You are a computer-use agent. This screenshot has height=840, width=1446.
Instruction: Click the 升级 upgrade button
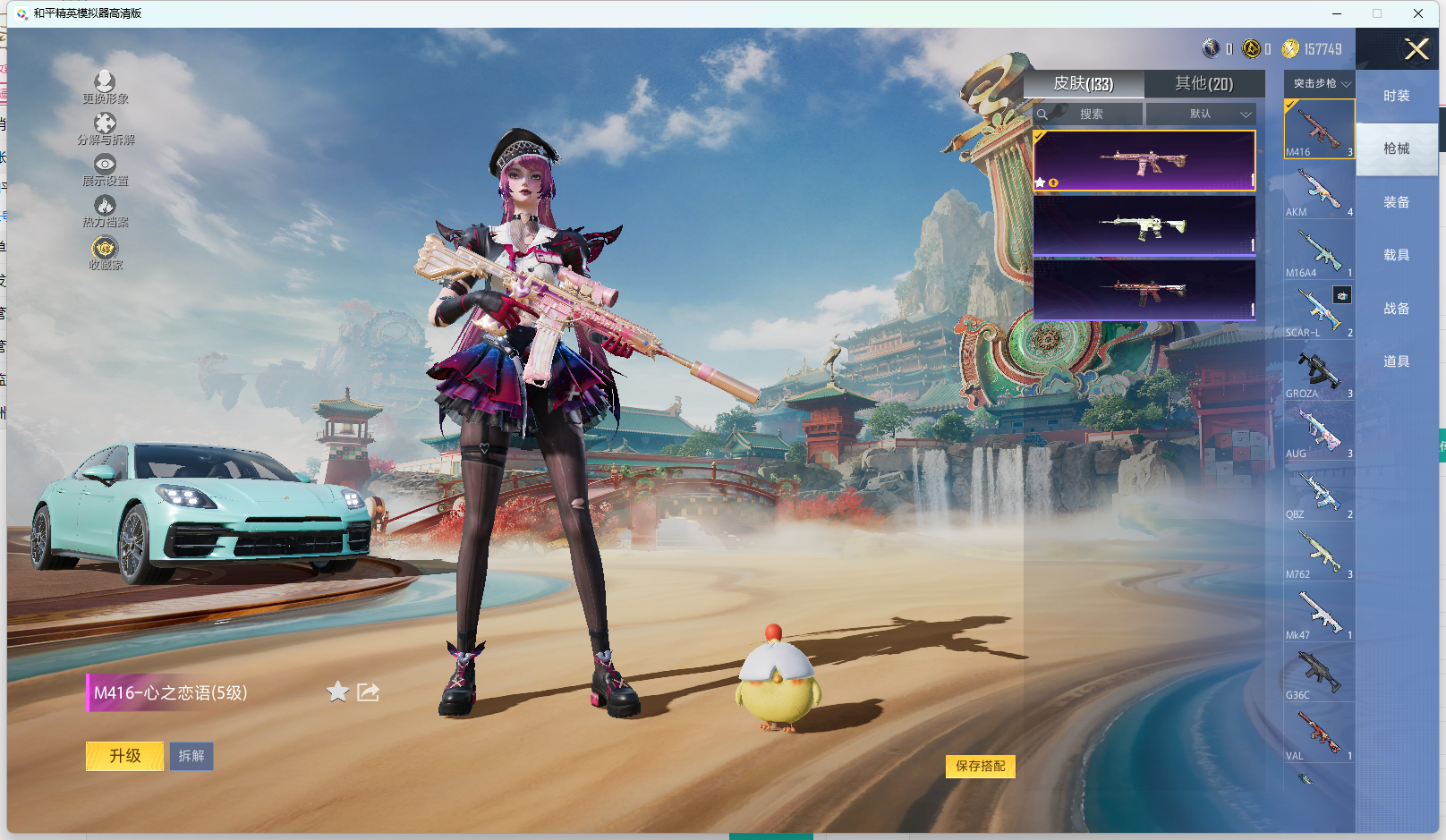(x=124, y=756)
